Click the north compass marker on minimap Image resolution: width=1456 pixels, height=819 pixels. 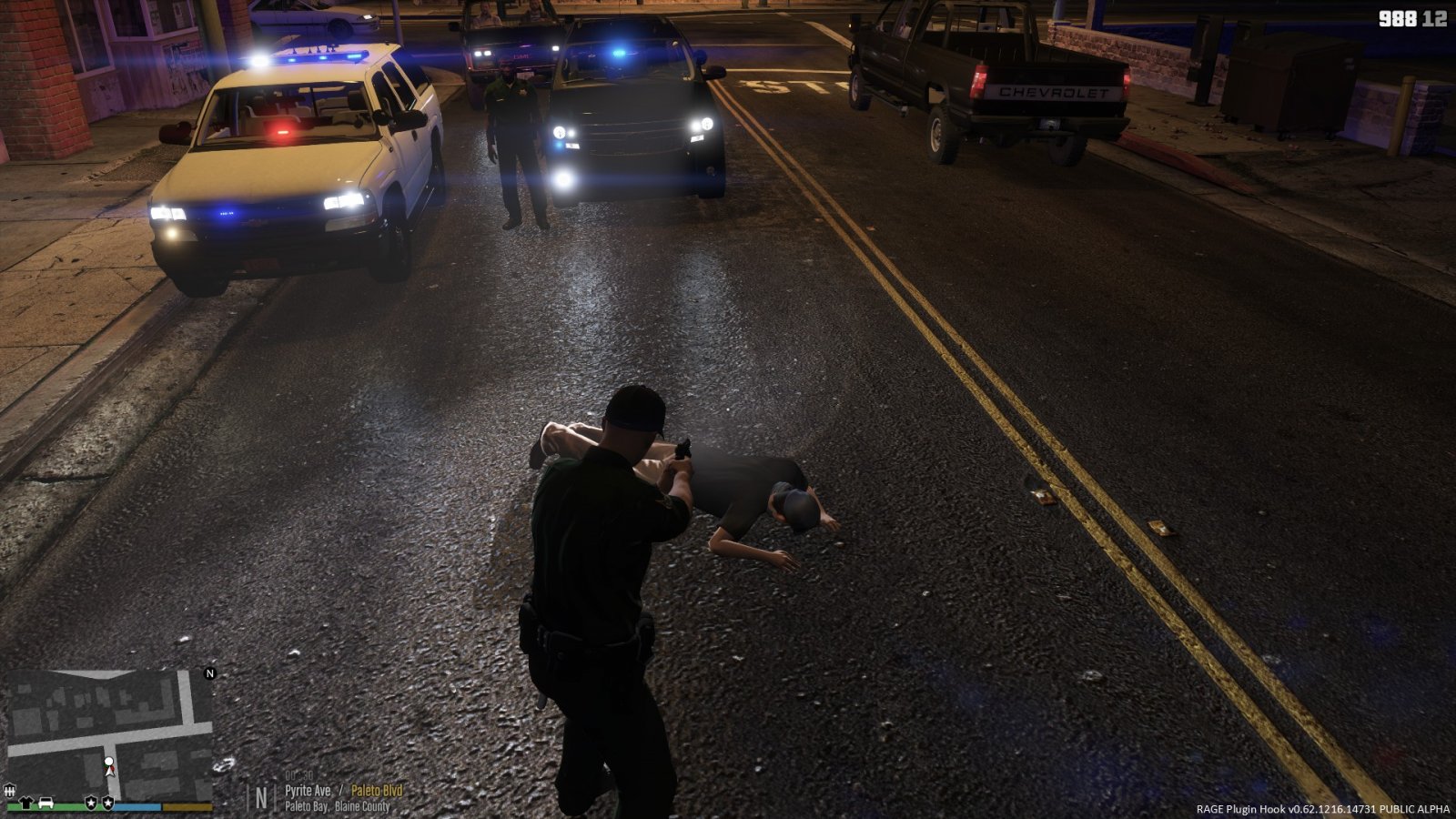tap(210, 673)
